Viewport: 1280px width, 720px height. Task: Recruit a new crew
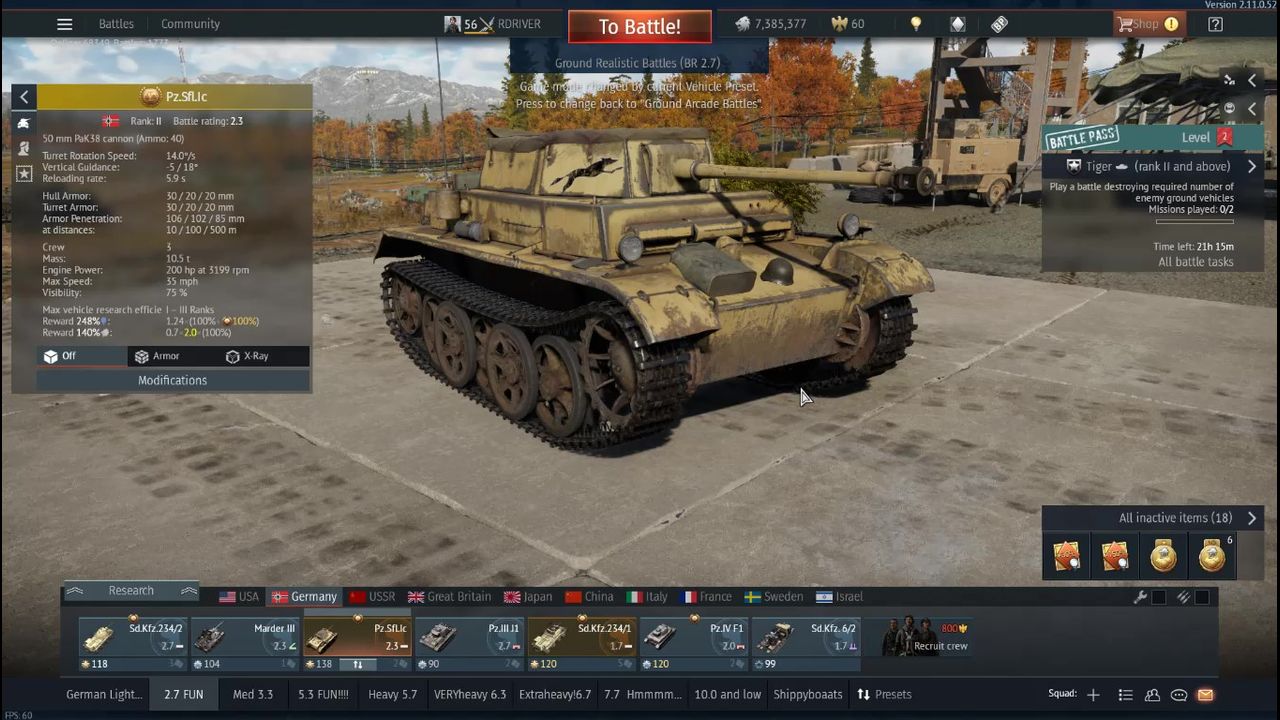click(927, 639)
